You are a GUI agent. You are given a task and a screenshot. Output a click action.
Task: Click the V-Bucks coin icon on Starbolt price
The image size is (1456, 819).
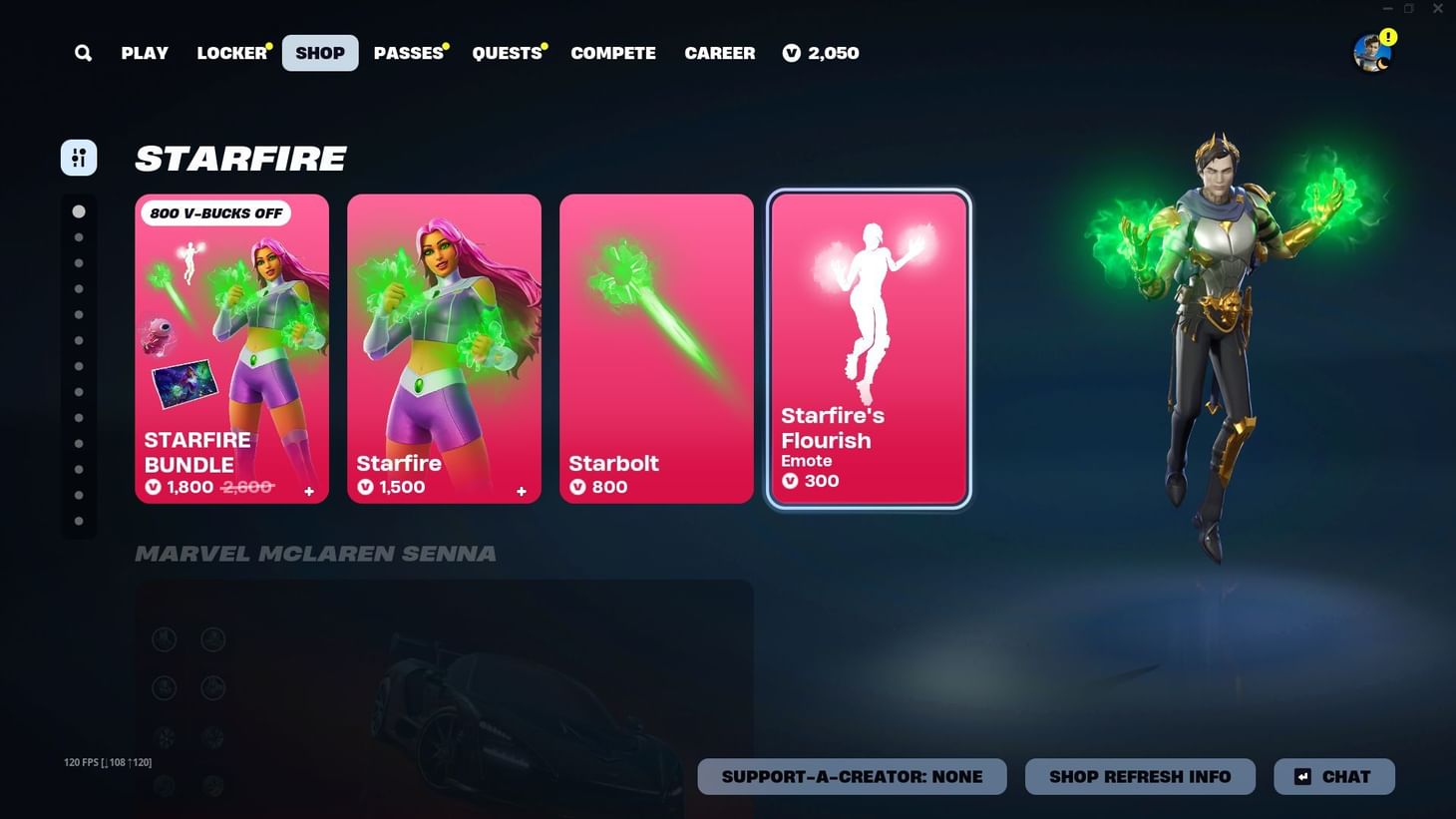pyautogui.click(x=576, y=487)
